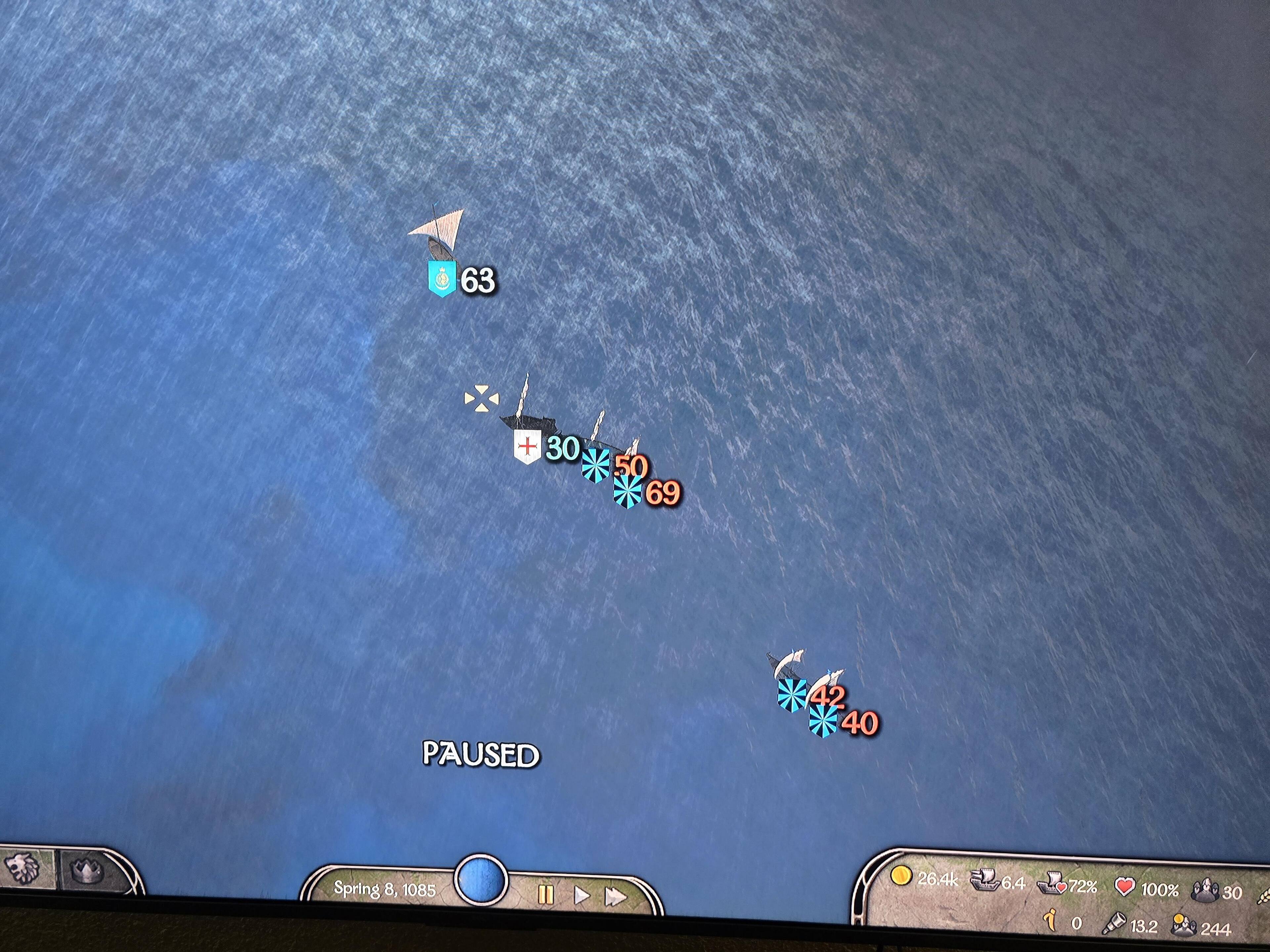
Task: Resume time with the single-arrow play button
Action: (581, 895)
